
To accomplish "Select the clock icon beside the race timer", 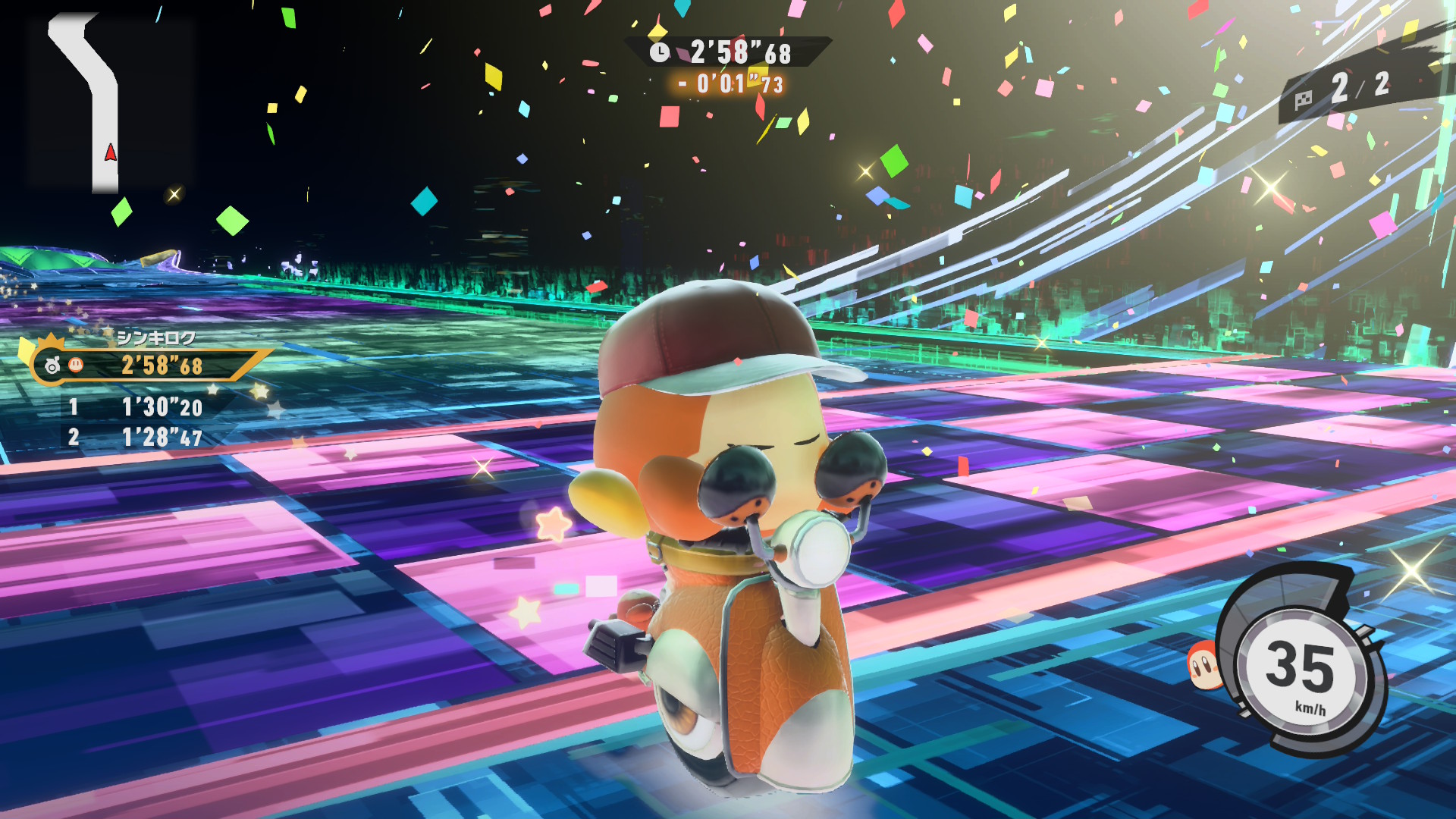I will (660, 53).
